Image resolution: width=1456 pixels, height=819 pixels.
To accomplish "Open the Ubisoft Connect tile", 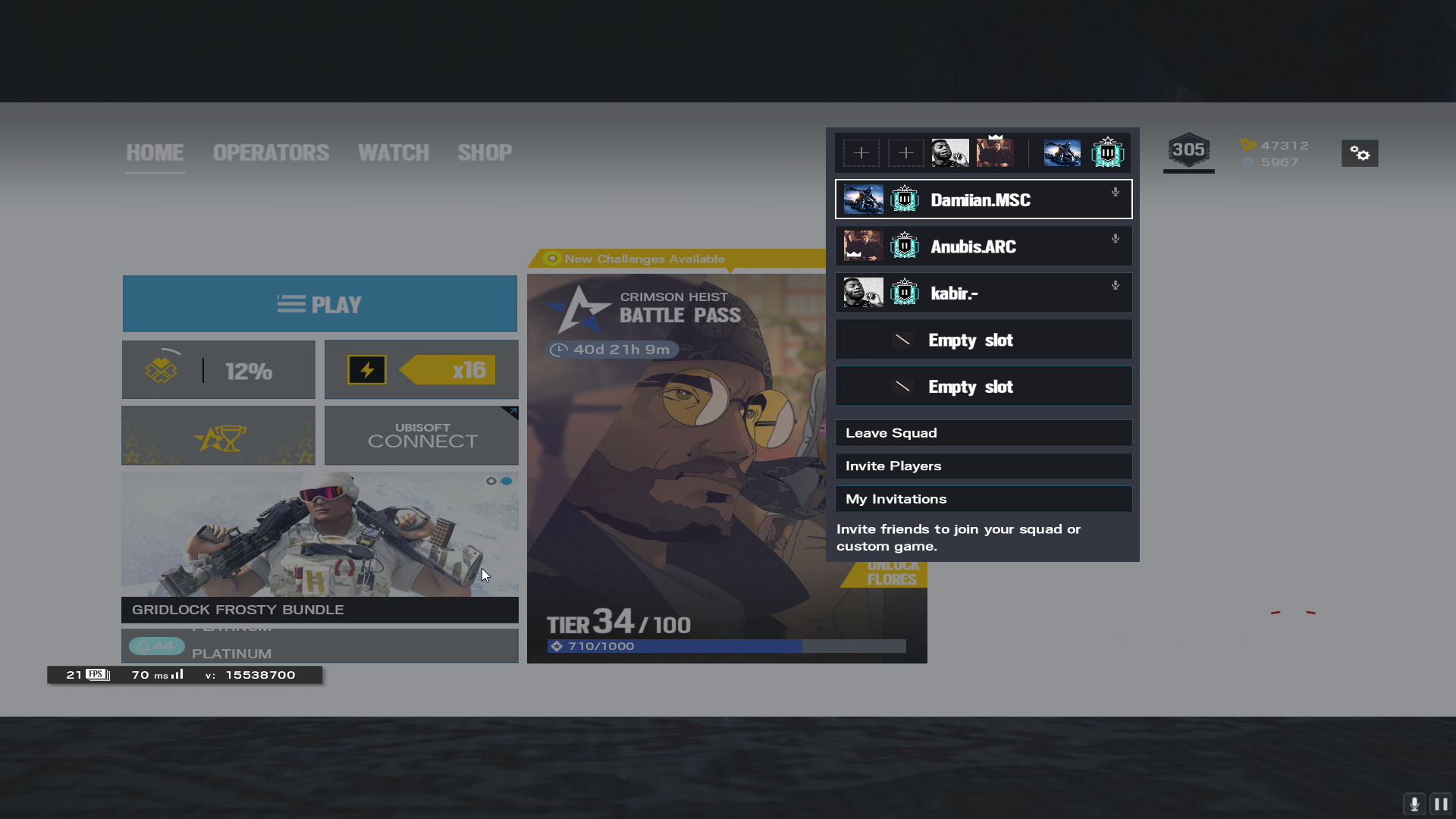I will (x=421, y=435).
